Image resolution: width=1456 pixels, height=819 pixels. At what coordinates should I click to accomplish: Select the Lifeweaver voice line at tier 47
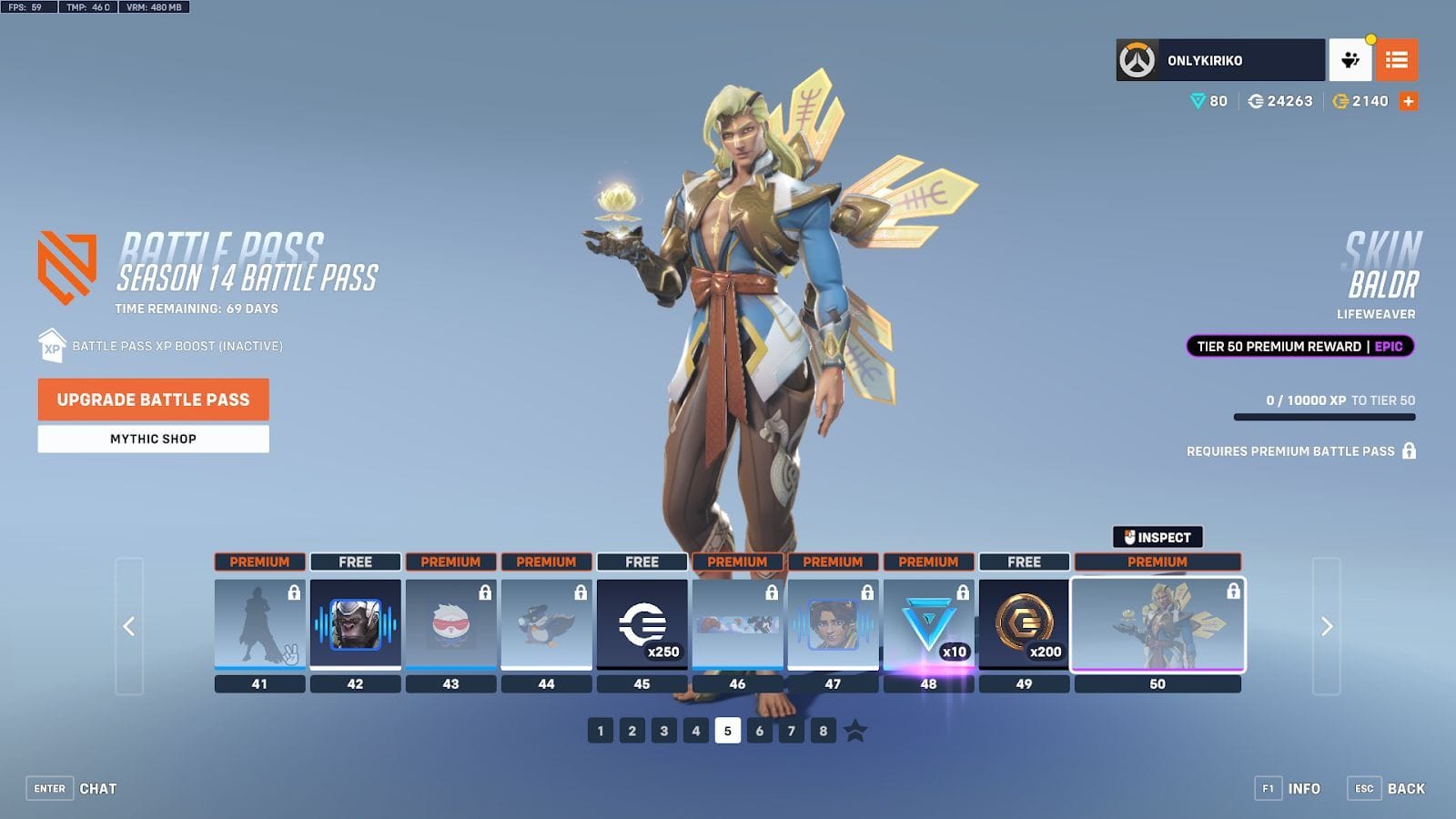pos(834,625)
